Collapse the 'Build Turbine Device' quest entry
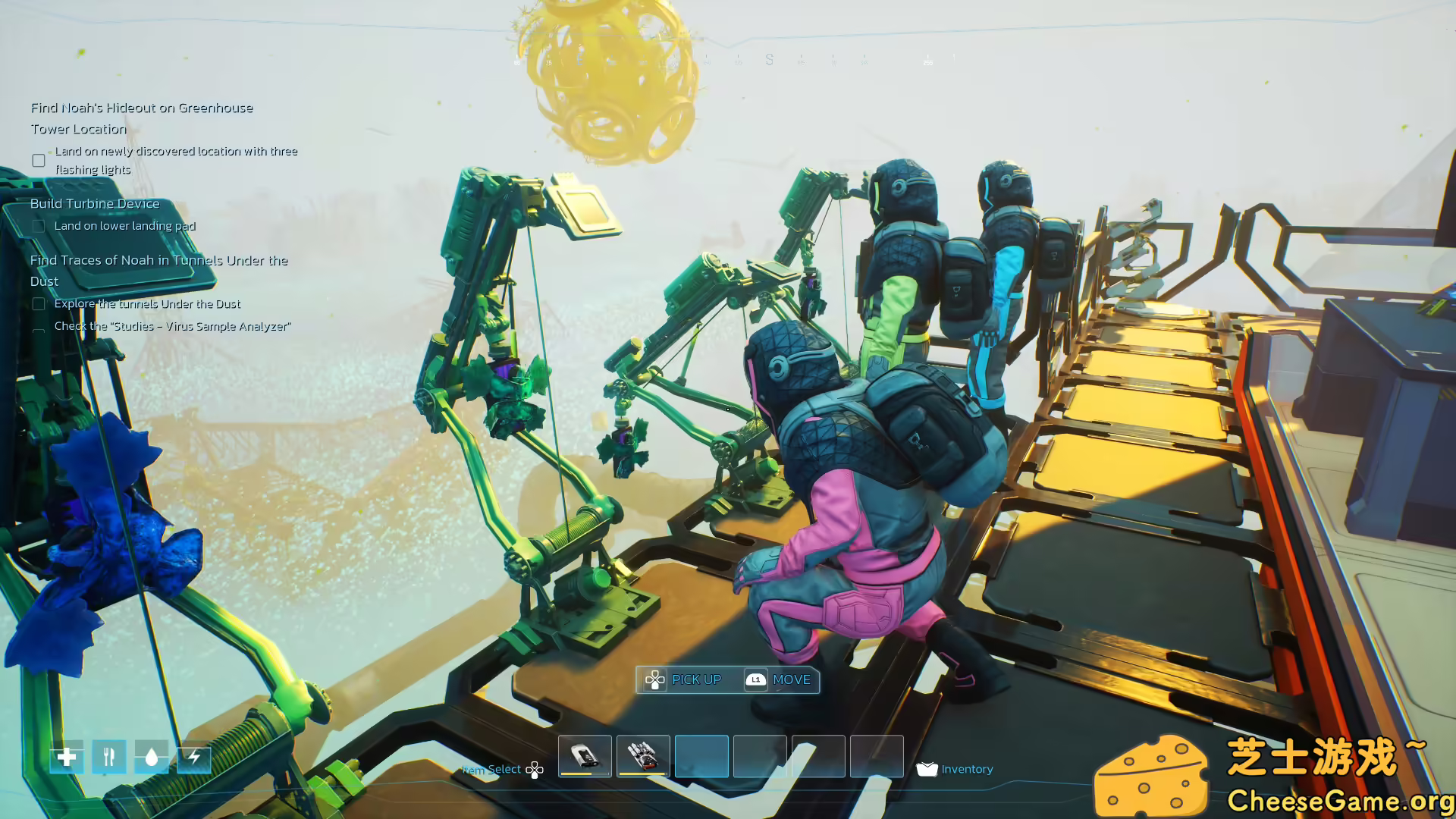 94,203
